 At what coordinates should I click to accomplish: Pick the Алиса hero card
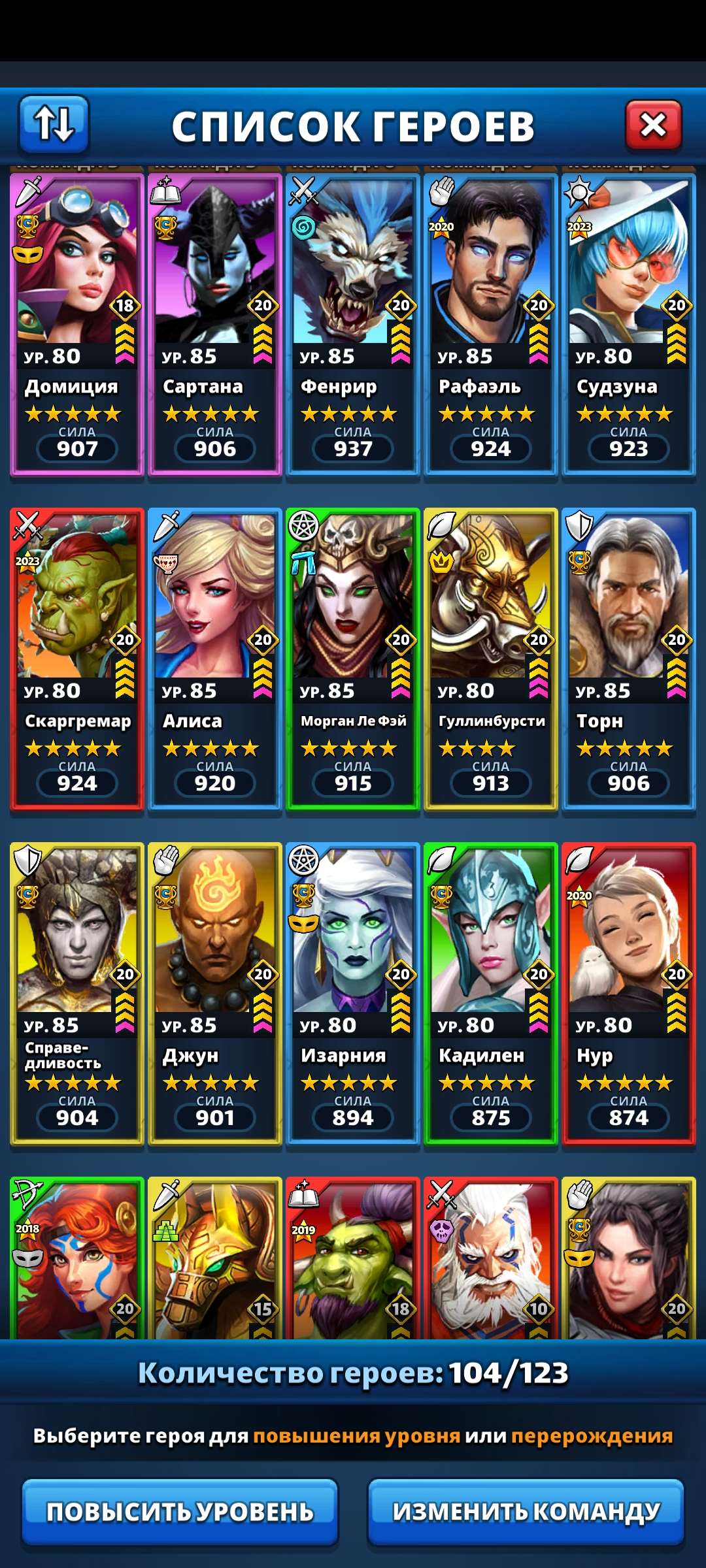pos(215,659)
